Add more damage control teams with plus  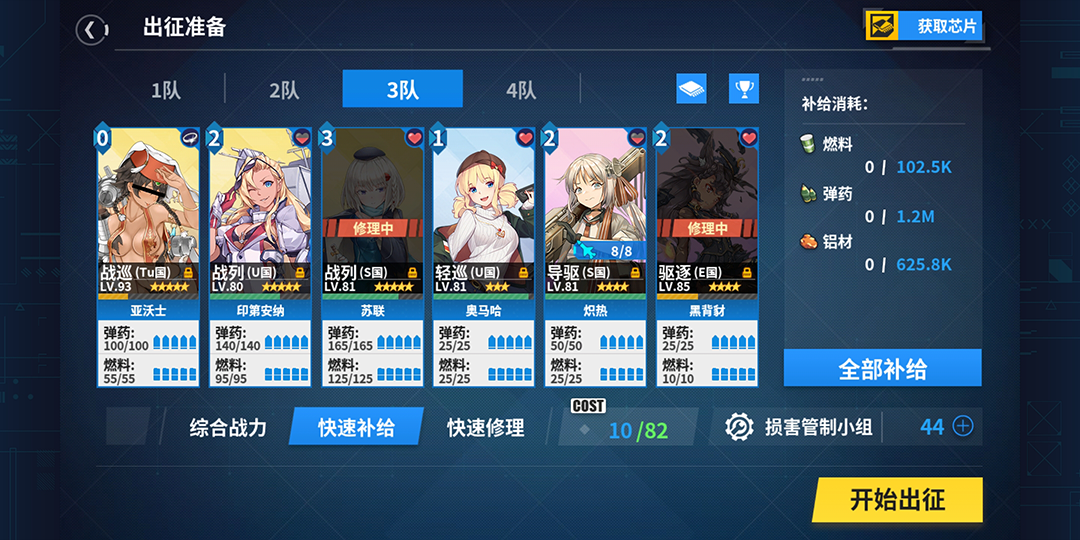coord(962,427)
